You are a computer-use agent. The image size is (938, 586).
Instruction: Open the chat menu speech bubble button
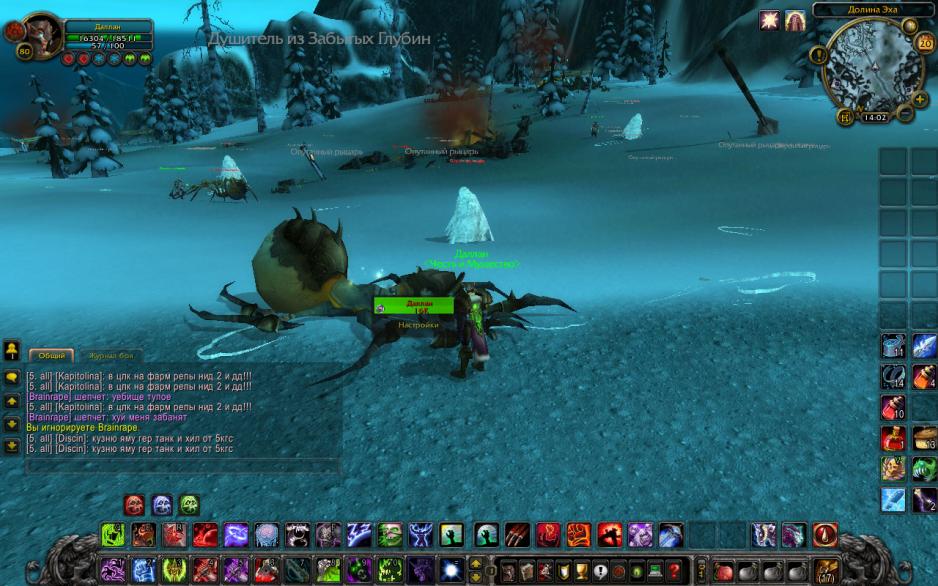(x=12, y=377)
